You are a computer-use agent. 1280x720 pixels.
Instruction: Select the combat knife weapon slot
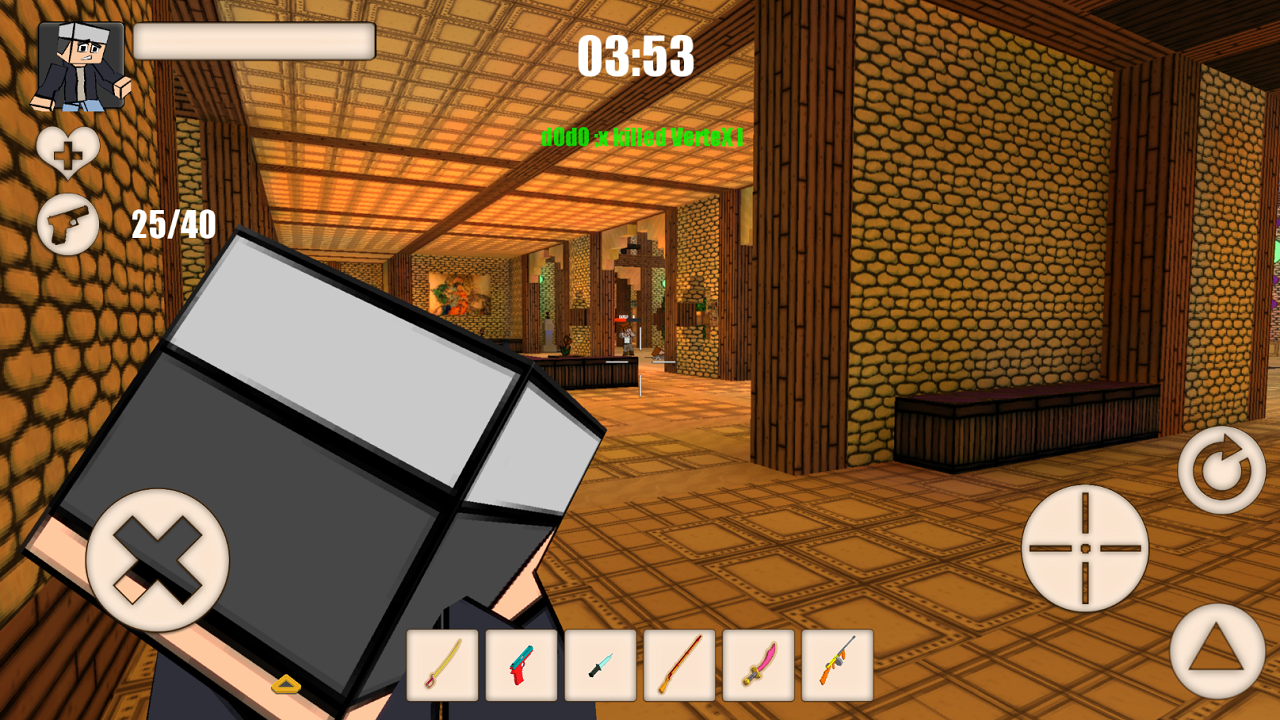(600, 666)
